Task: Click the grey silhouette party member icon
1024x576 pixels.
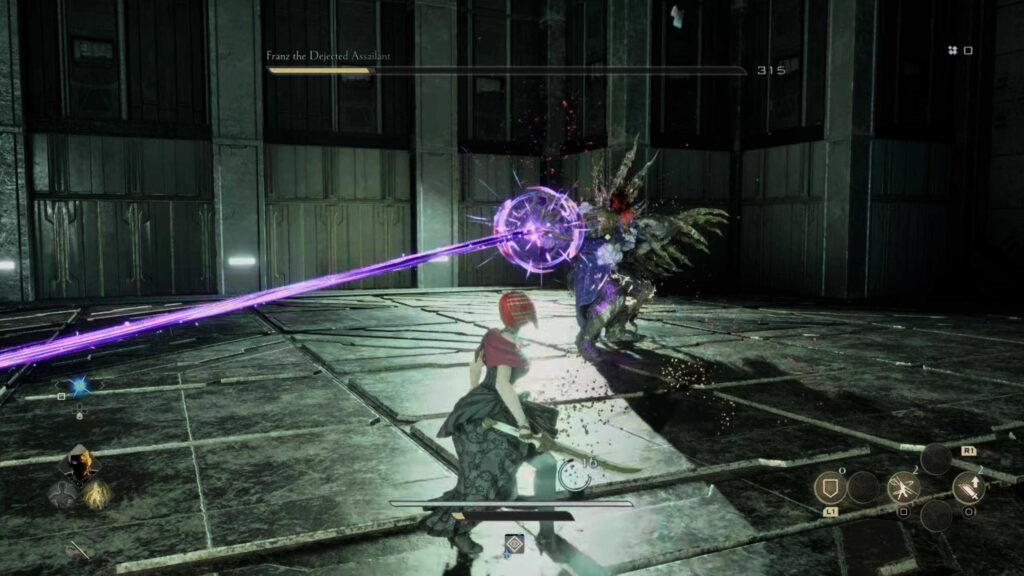Action: point(62,494)
